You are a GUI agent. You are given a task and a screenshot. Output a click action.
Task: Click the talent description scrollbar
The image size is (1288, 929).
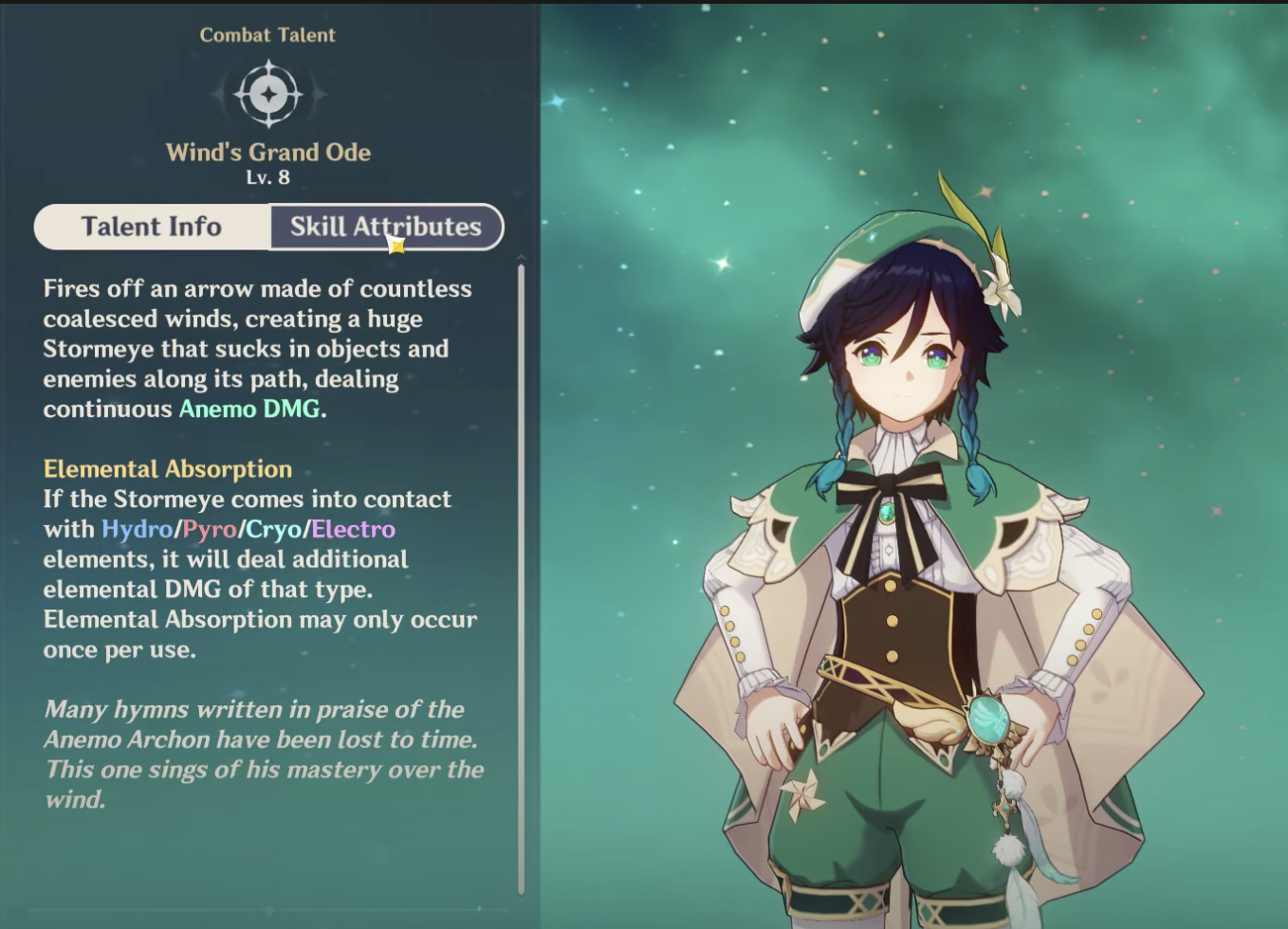coord(521,578)
